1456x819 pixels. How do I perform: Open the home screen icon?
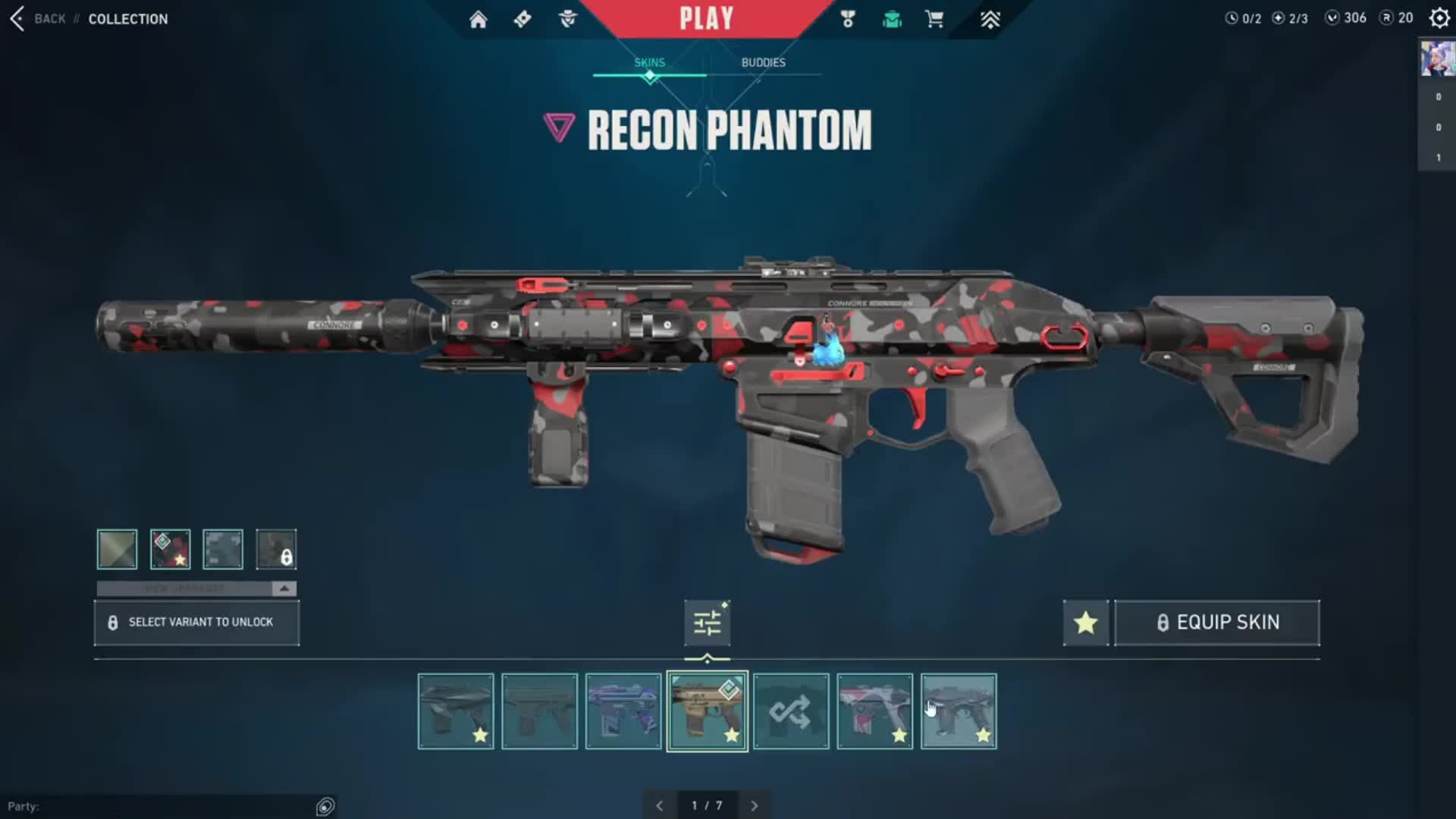(x=478, y=20)
